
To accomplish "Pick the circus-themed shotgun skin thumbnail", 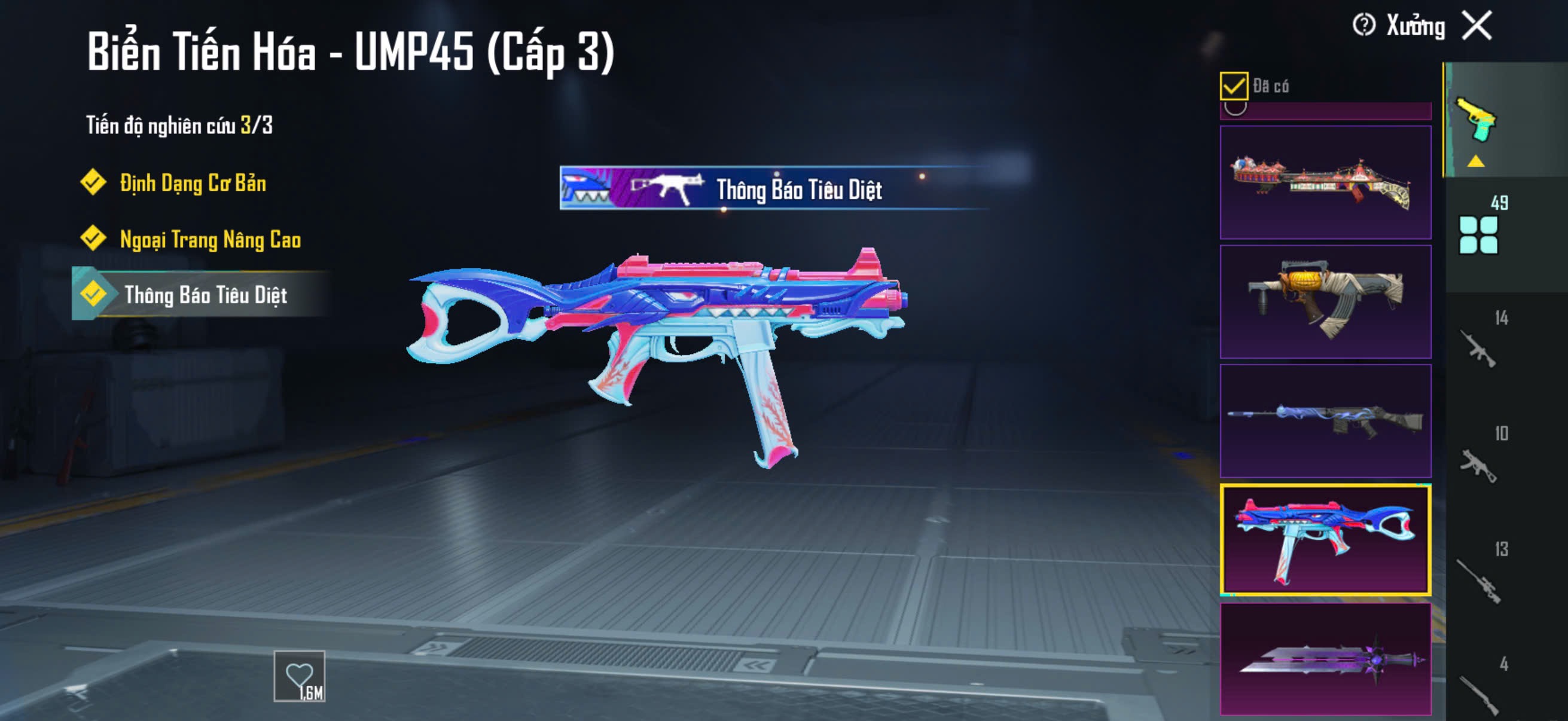I will point(1325,182).
